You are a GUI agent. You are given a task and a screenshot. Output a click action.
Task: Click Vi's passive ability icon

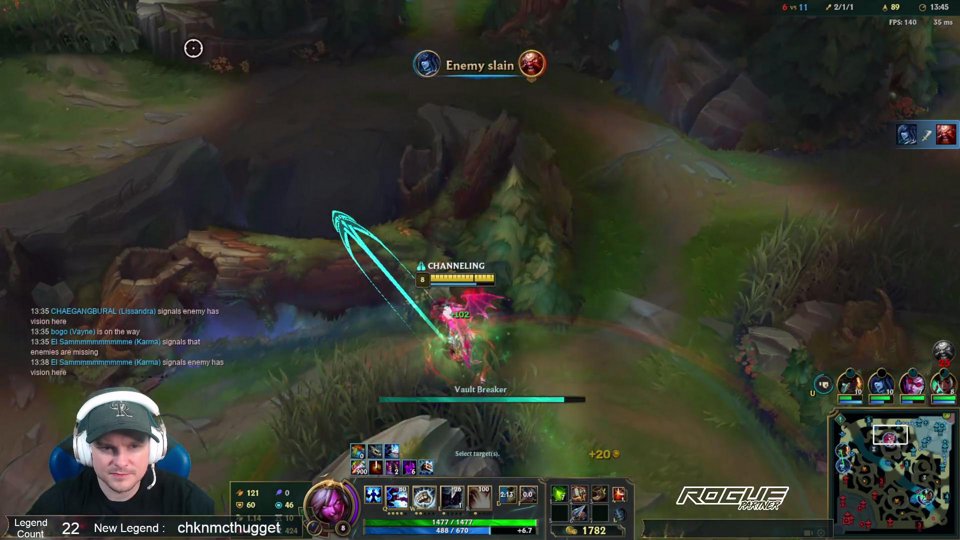[373, 496]
